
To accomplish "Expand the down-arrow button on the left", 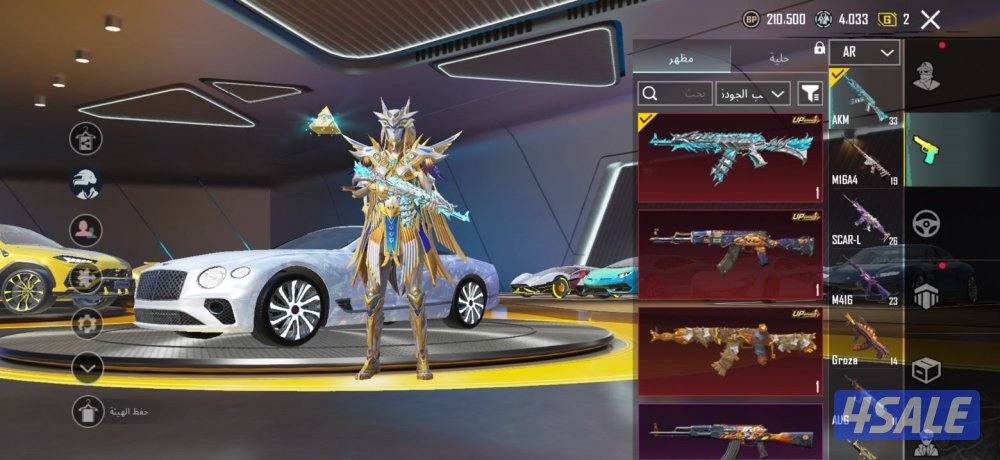I will [x=88, y=368].
